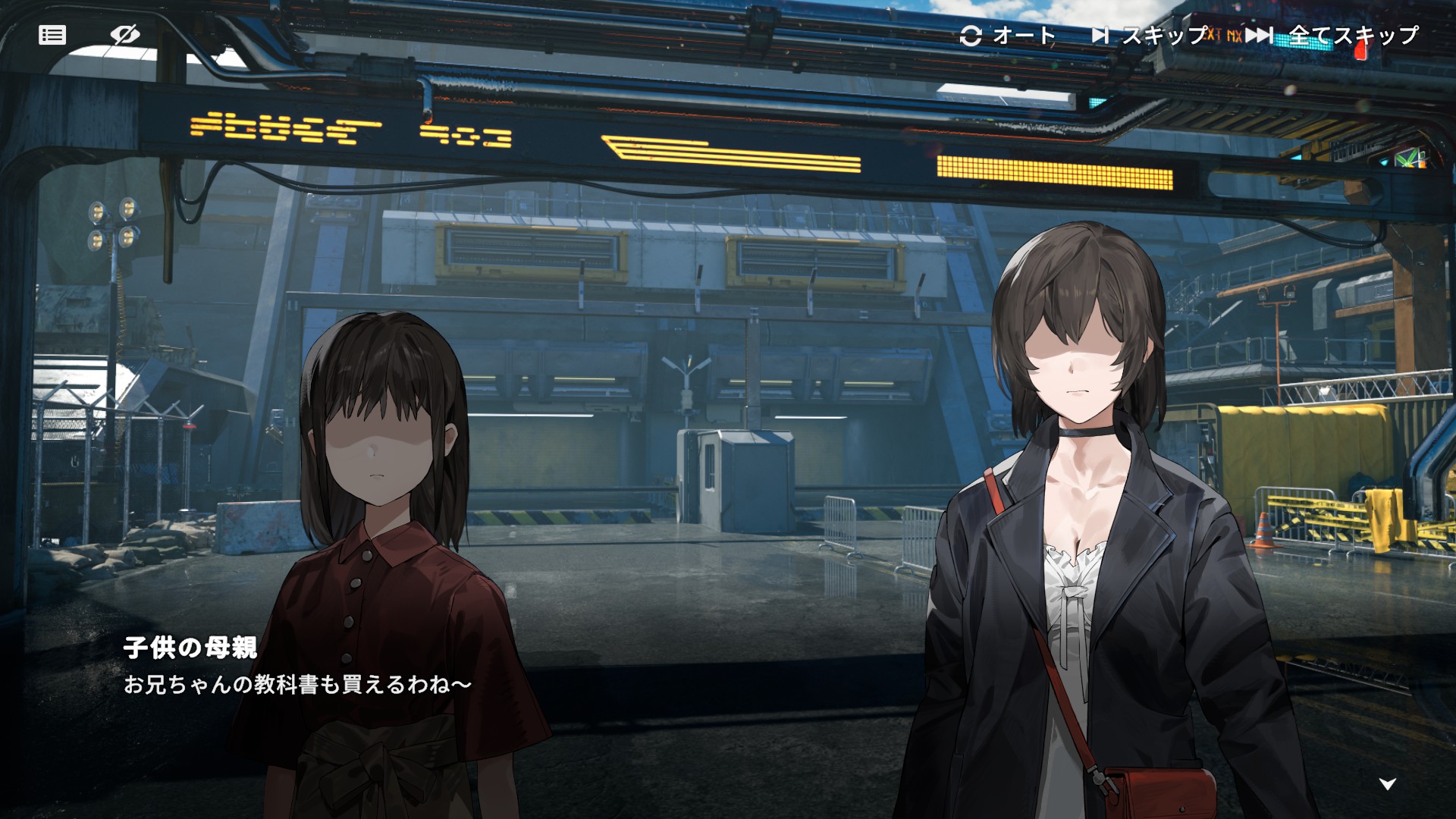Screen dimensions: 1456x819
Task: Choose 全てスキップ to skip everything
Action: point(1332,36)
